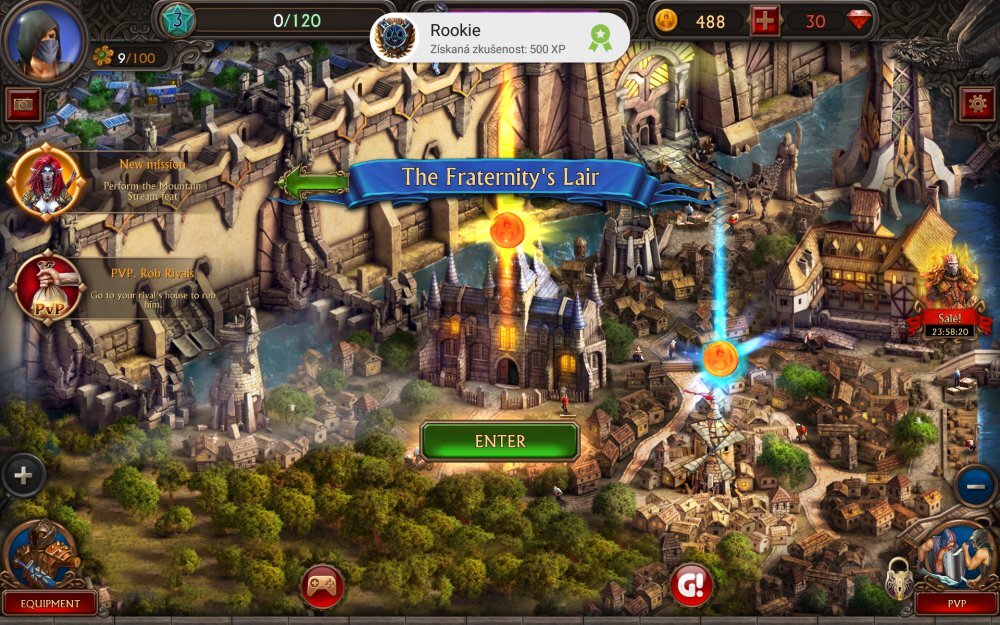The image size is (1000, 625).
Task: Open the camera screenshot button
Action: pyautogui.click(x=22, y=105)
